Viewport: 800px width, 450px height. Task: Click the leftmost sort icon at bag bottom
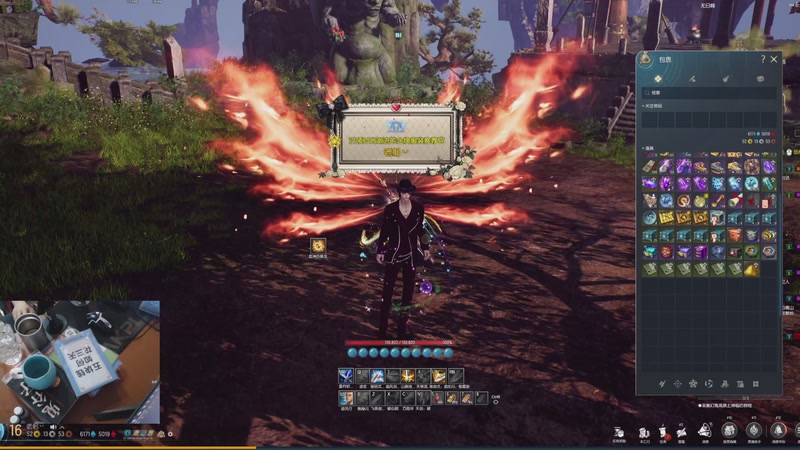(661, 384)
